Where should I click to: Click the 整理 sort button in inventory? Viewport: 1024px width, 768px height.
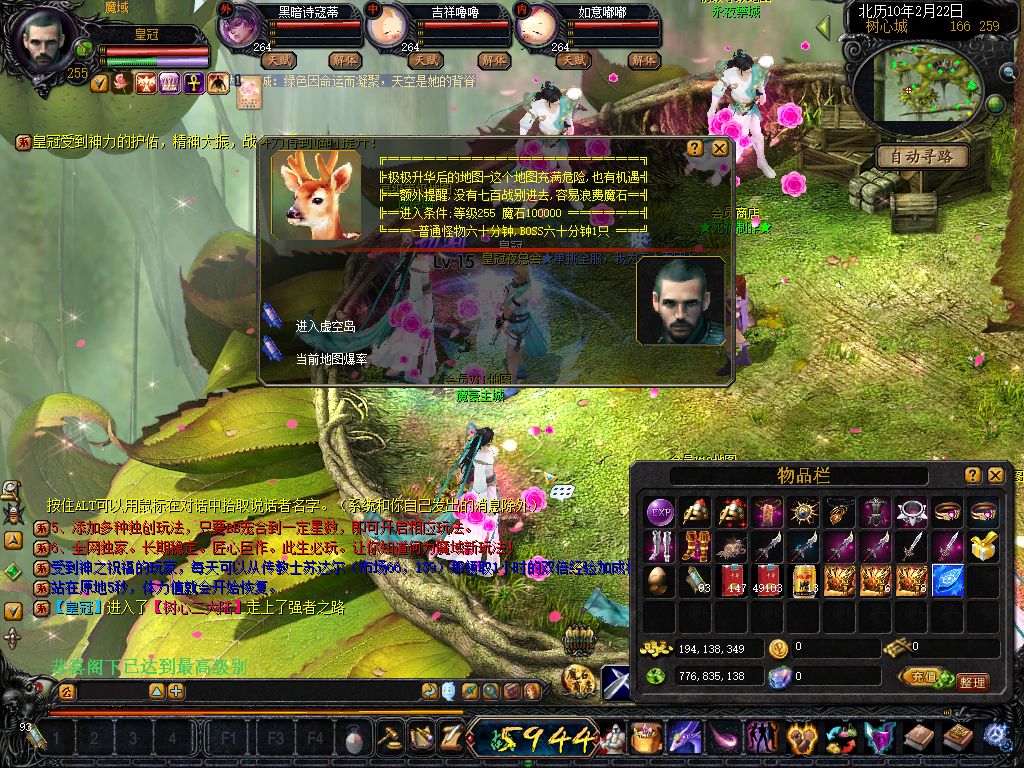point(972,682)
